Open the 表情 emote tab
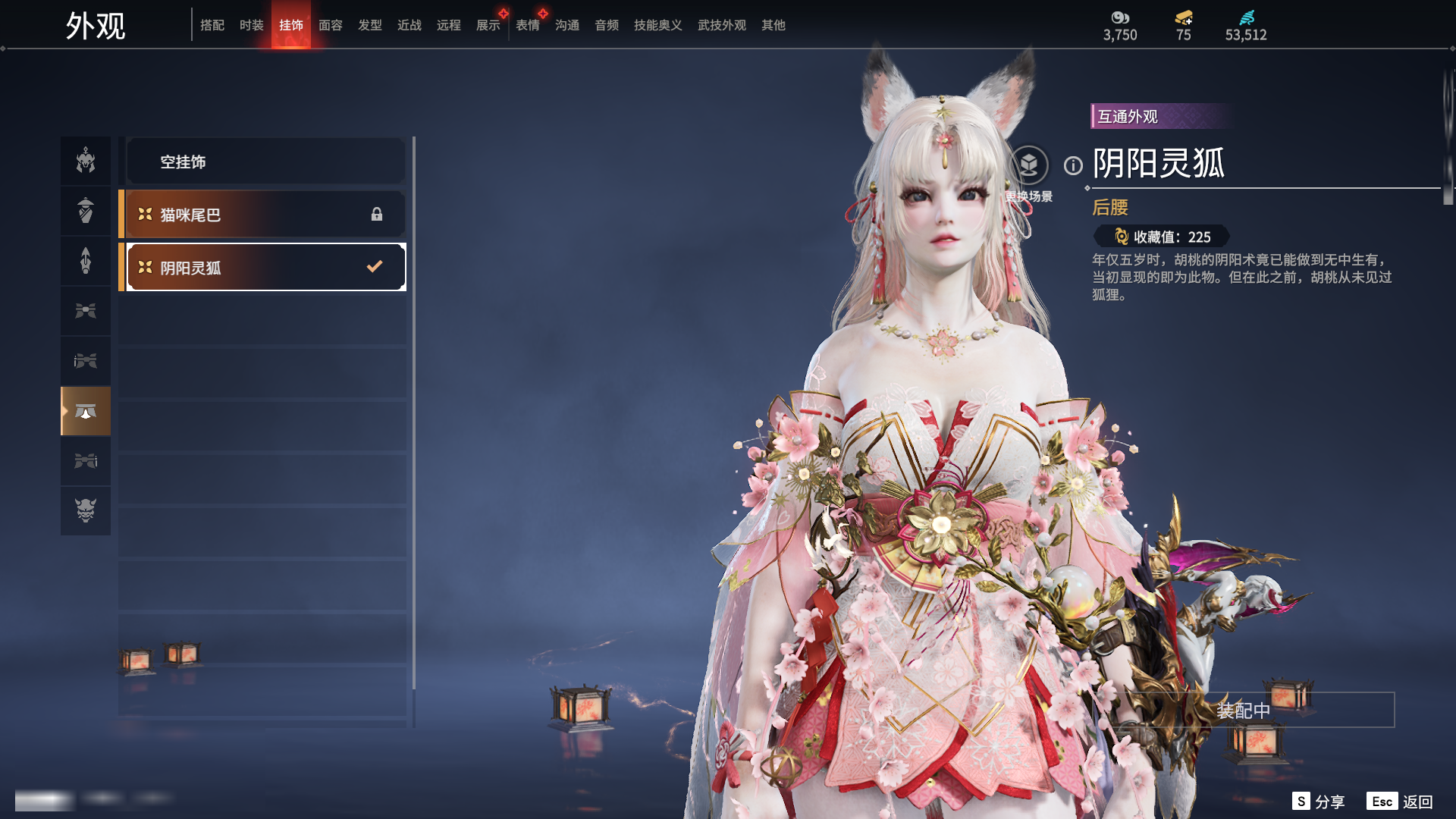Screen dimensions: 1456x819 (x=528, y=25)
